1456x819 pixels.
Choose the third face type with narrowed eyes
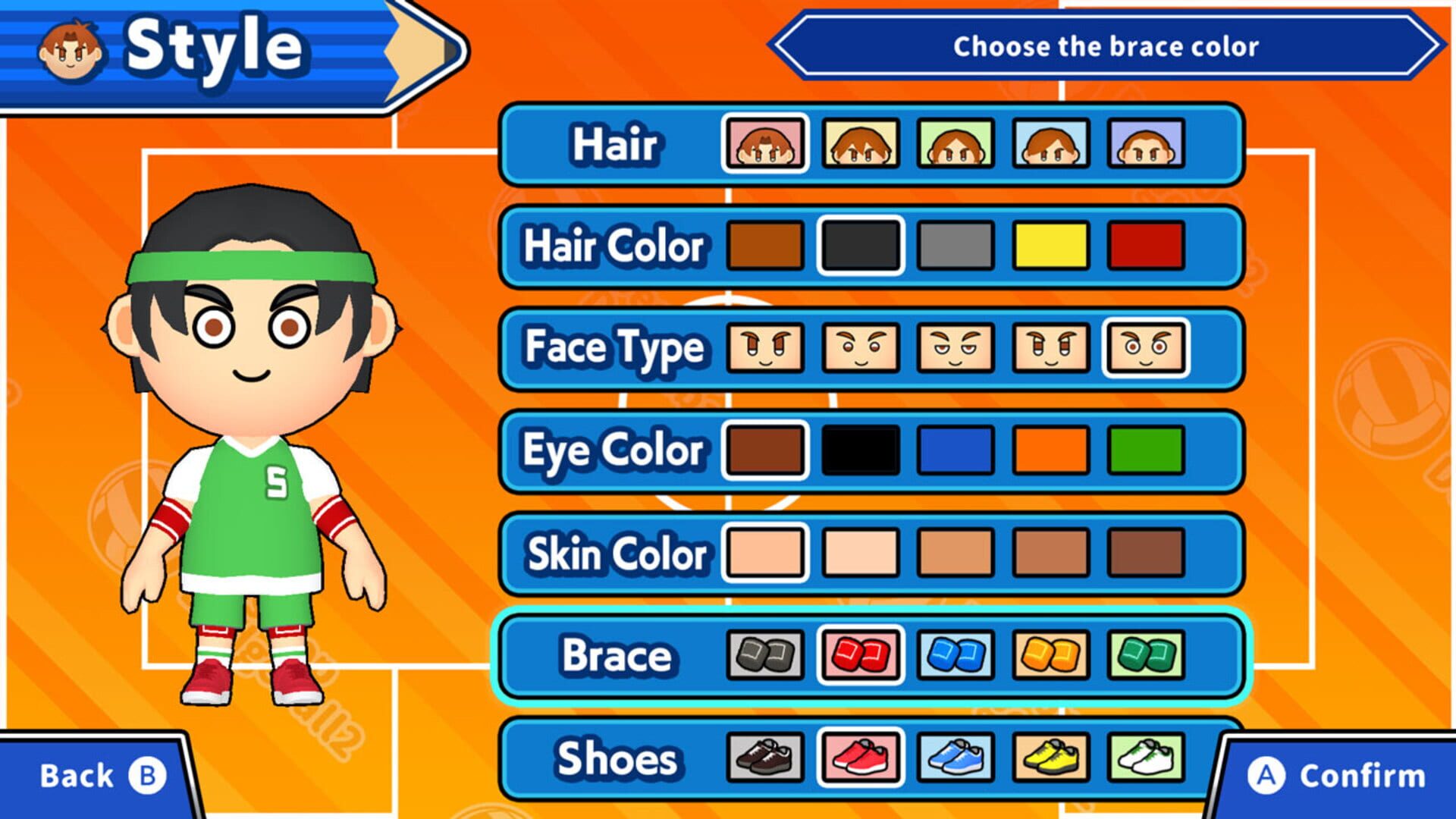[955, 347]
